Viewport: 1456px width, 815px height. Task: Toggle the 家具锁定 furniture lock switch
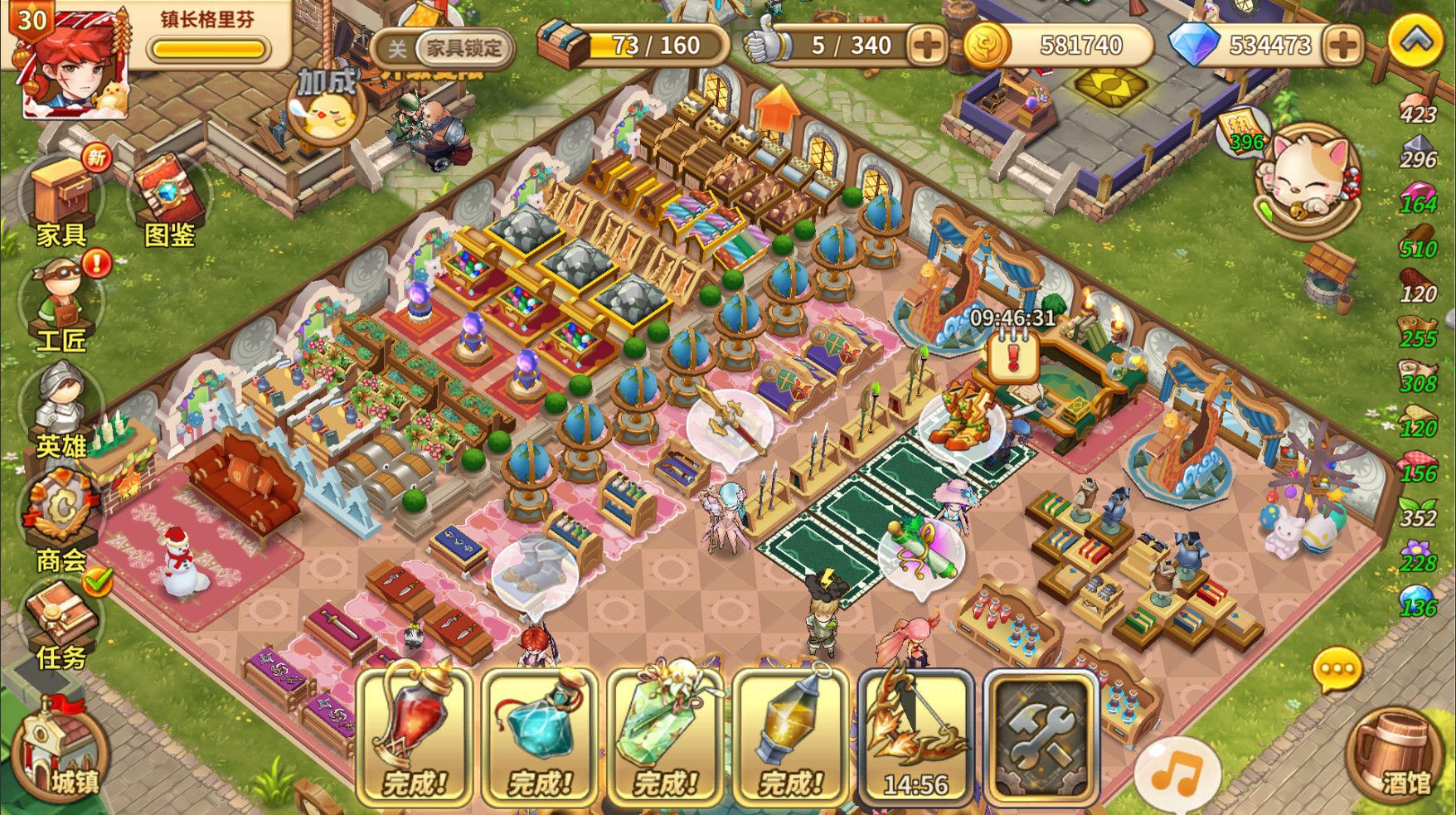coord(443,48)
